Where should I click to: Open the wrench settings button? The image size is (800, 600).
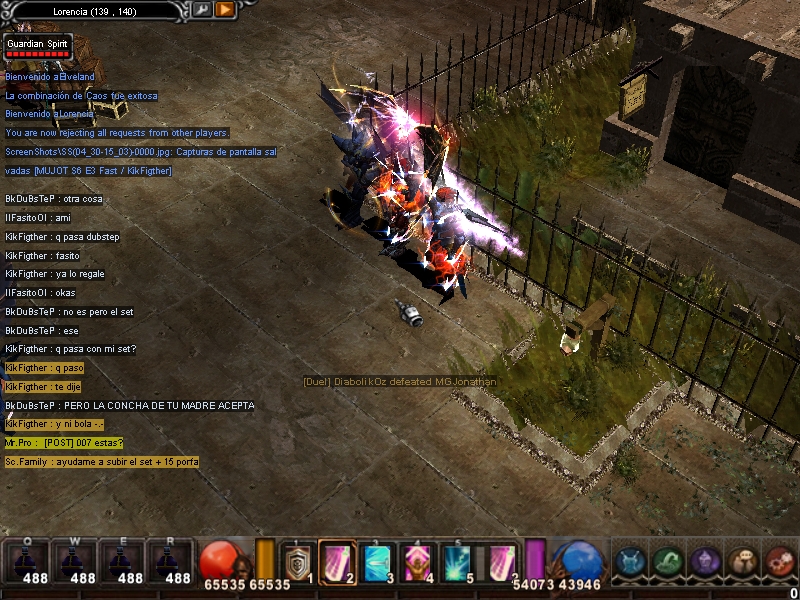tap(203, 9)
